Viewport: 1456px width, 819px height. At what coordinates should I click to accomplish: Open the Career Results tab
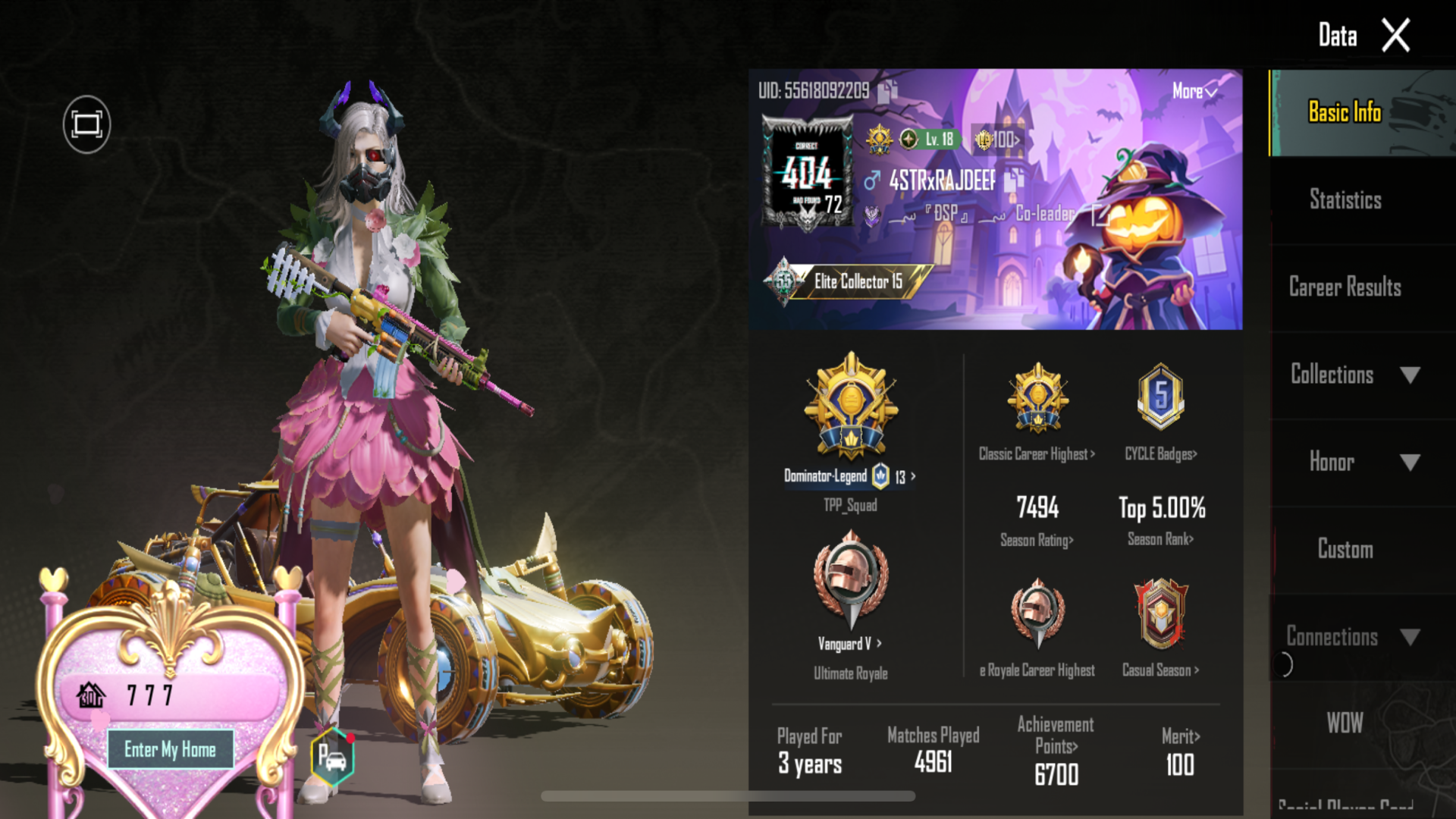(x=1345, y=287)
